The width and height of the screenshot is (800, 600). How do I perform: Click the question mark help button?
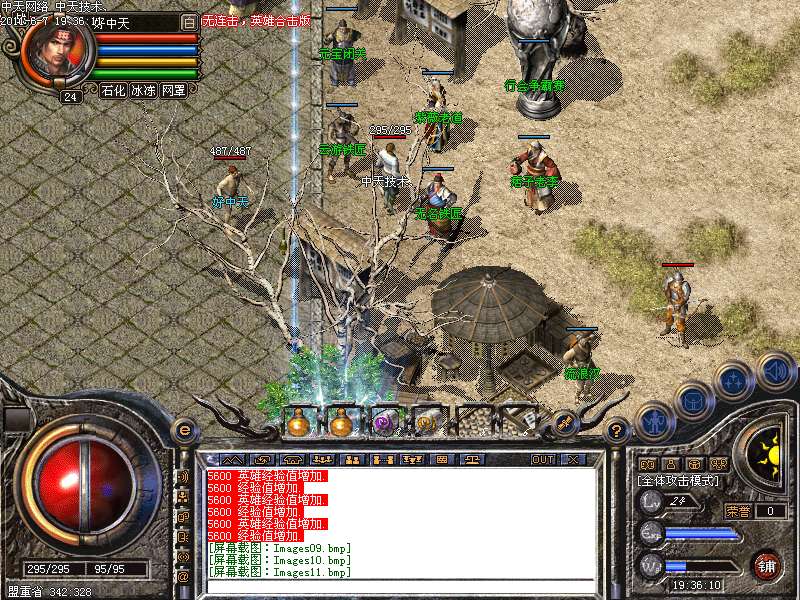617,432
